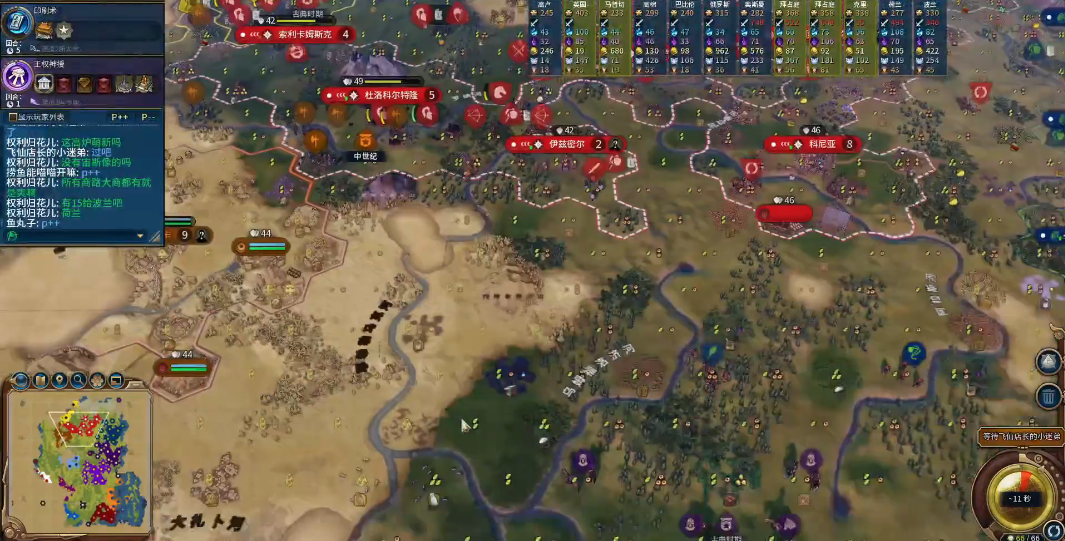This screenshot has width=1065, height=541.
Task: Select the 科尼亚 city banner
Action: (822, 144)
